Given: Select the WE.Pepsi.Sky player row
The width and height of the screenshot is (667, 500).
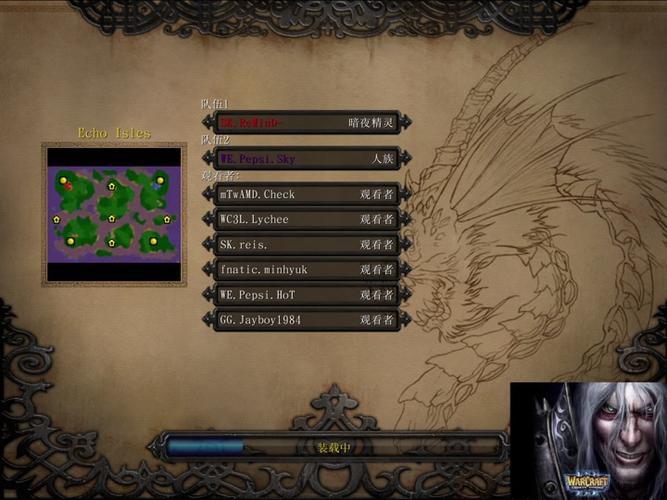Looking at the screenshot, I should coord(306,158).
